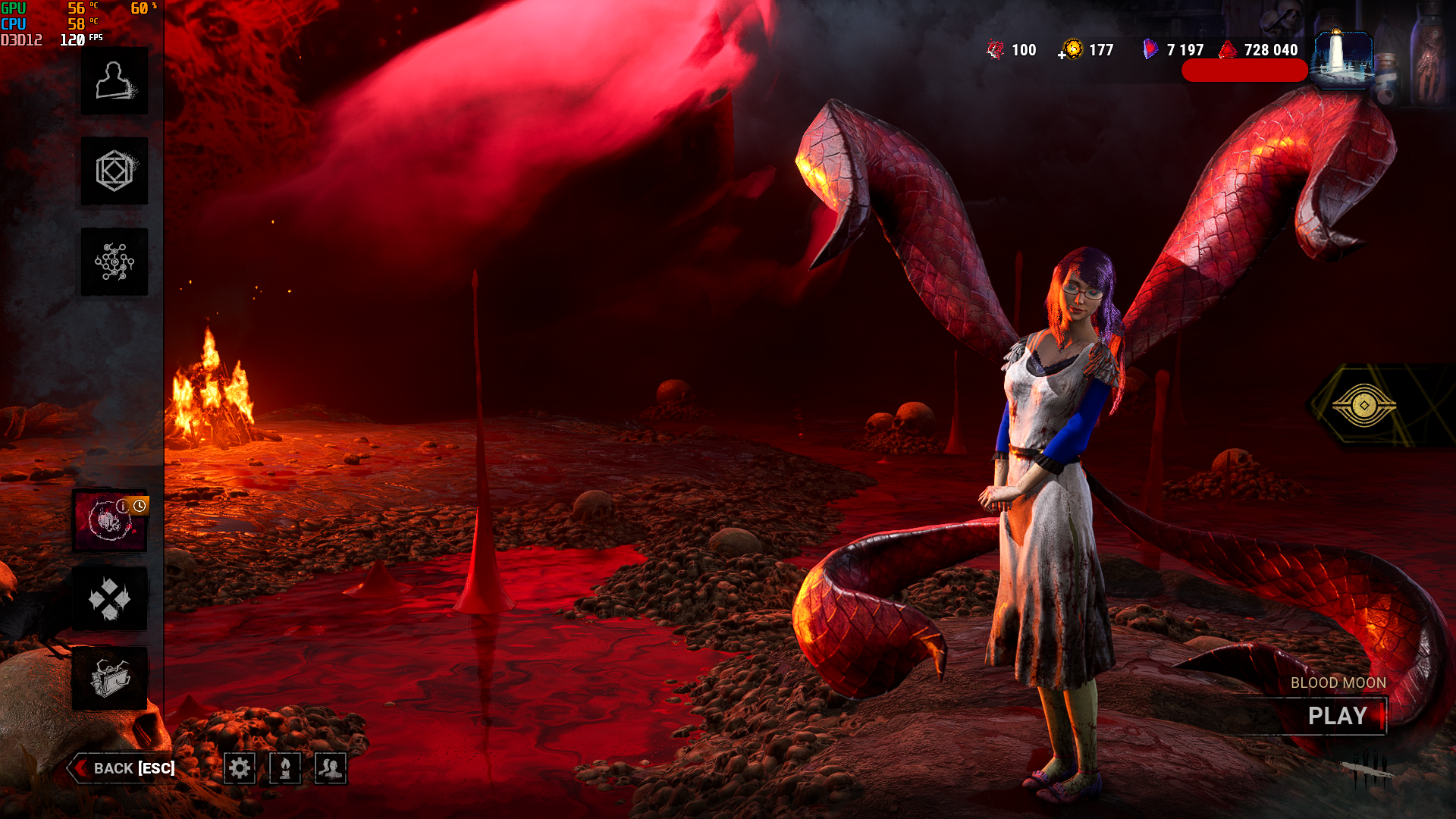Open the candle icon menu
This screenshot has width=1456, height=819.
pos(285,768)
